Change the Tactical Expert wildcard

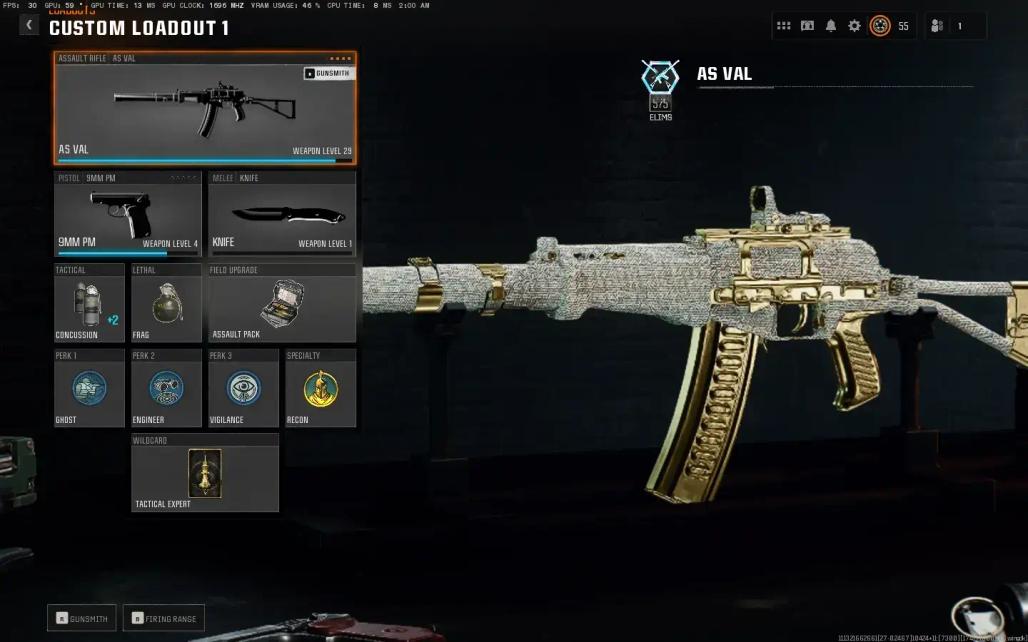coord(205,473)
